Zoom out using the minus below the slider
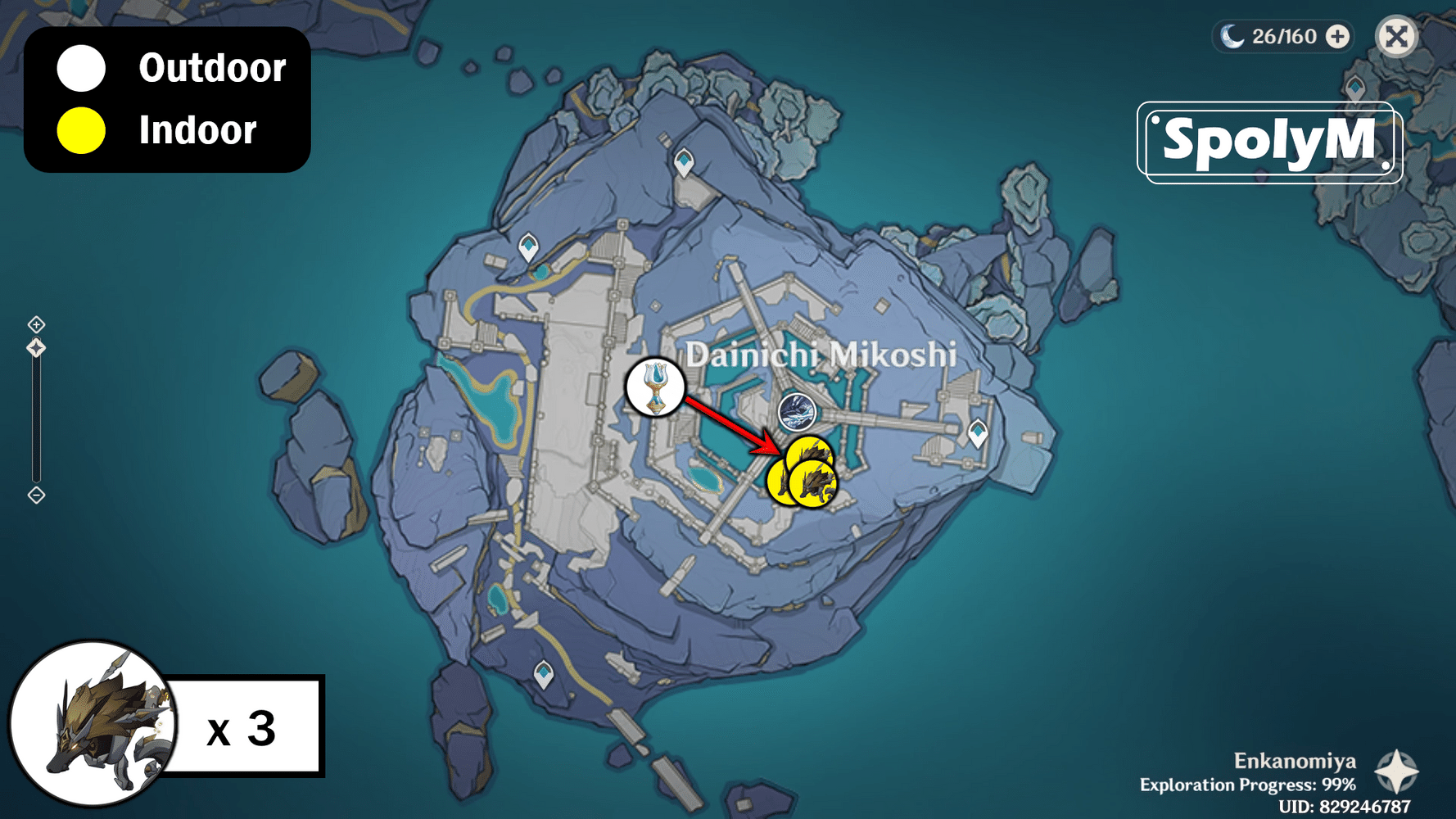This screenshot has width=1456, height=819. (x=35, y=494)
